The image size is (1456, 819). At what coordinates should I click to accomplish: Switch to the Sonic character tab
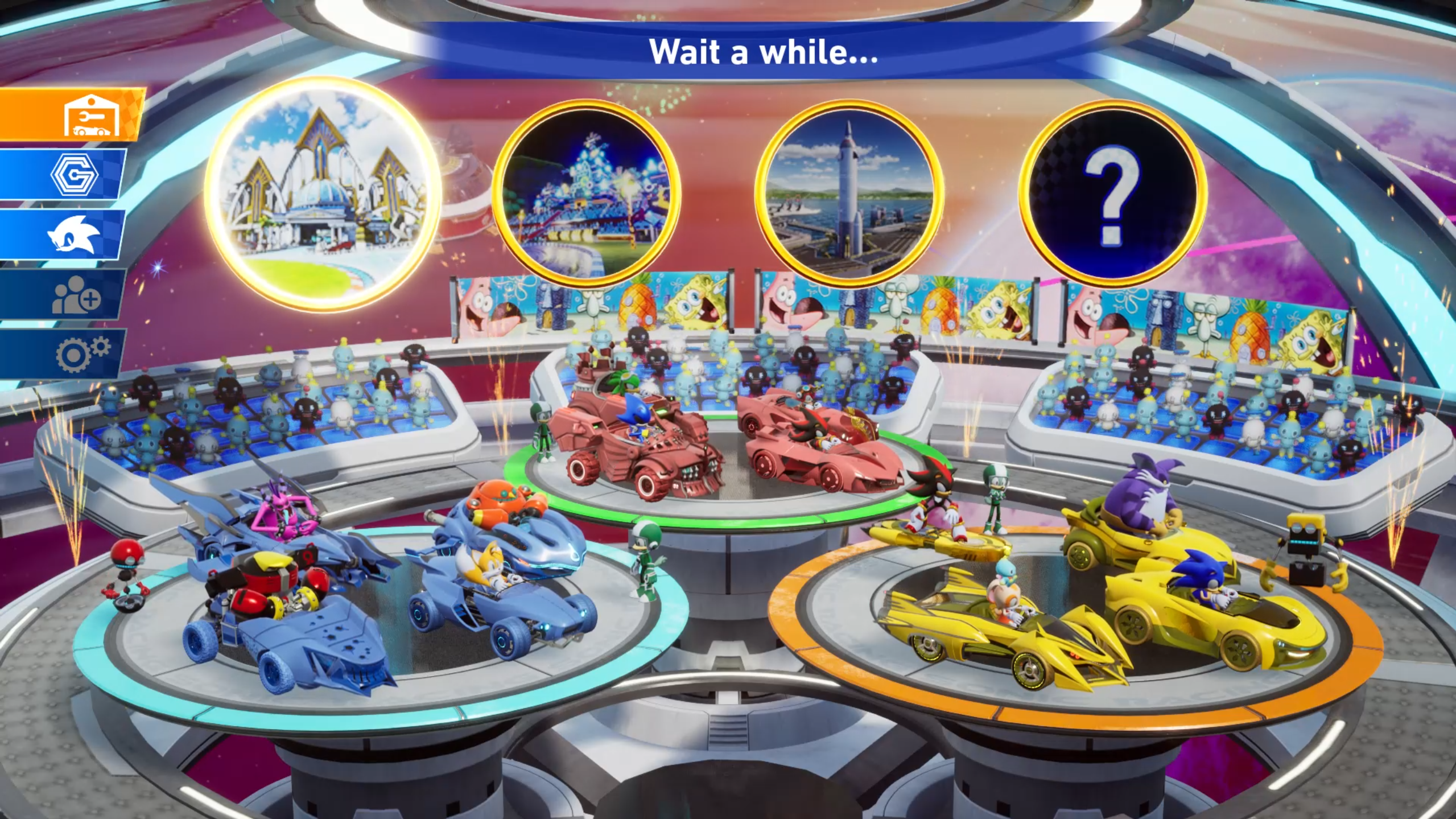pos(74,234)
